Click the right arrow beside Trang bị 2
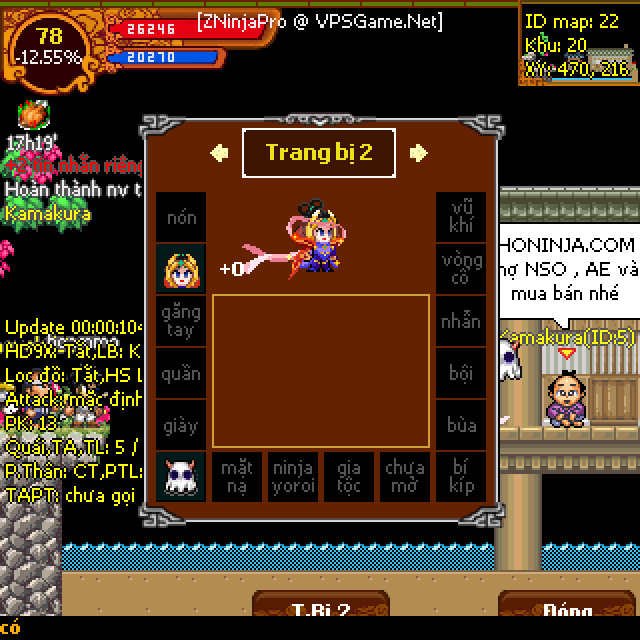640x640 pixels. (x=419, y=152)
